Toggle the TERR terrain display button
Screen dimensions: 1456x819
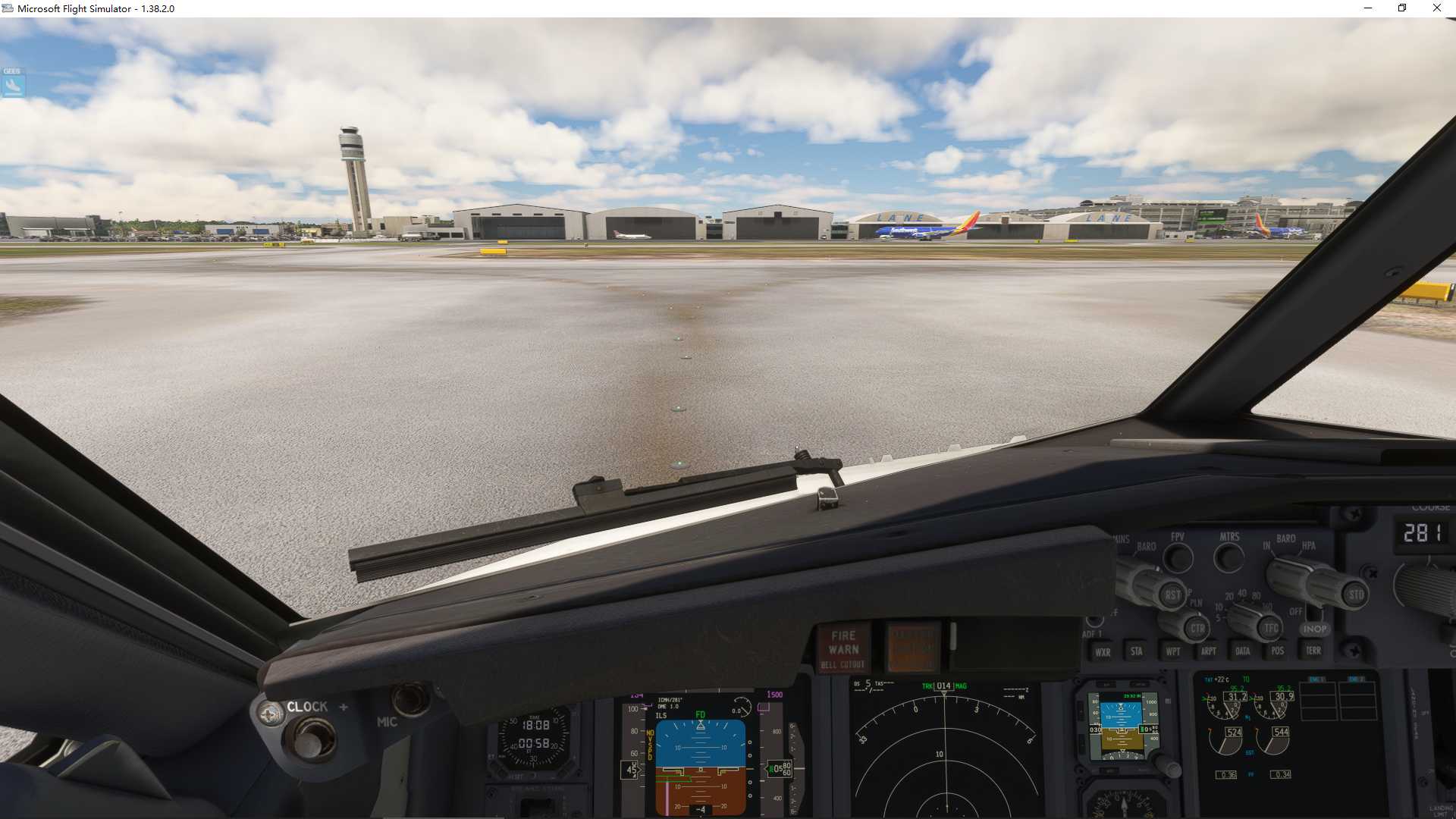point(1313,651)
